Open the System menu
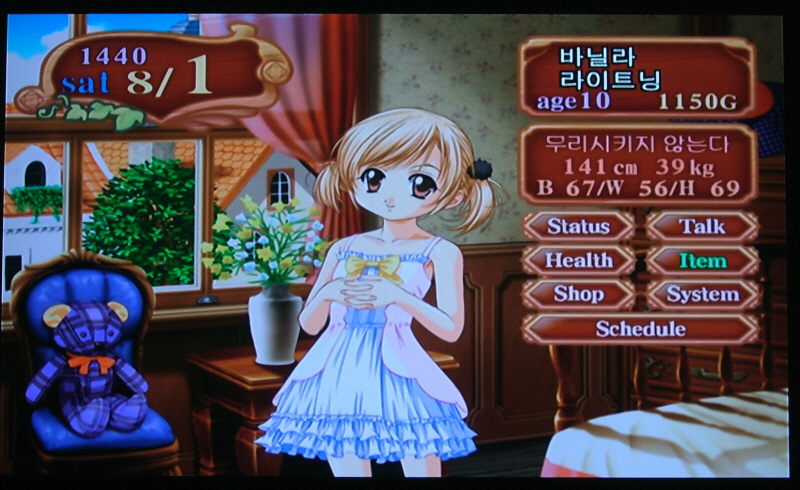The image size is (800, 490). pos(702,294)
